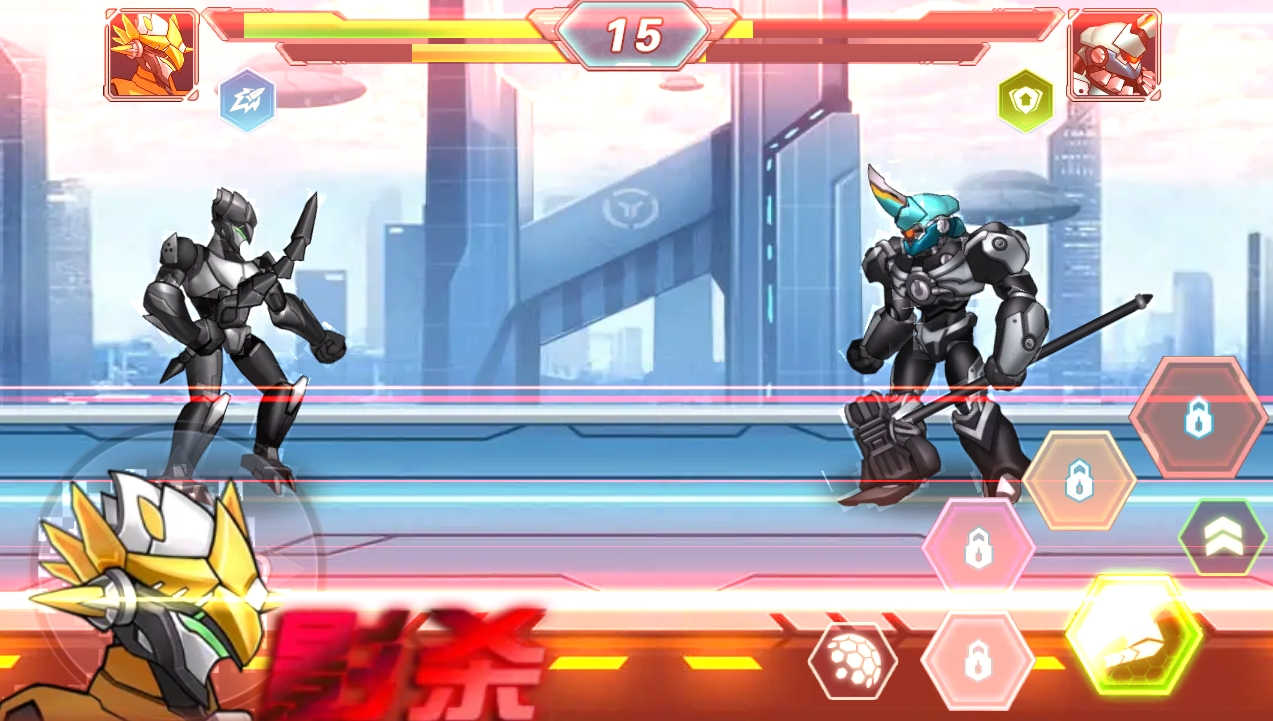Select the white-red mech opponent portrait
This screenshot has height=721, width=1273.
pos(1113,55)
